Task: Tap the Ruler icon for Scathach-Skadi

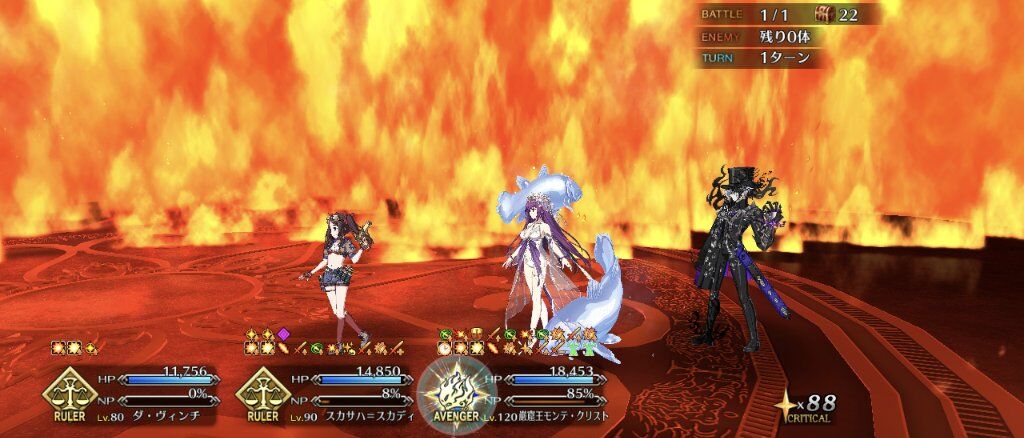Action: coord(263,393)
